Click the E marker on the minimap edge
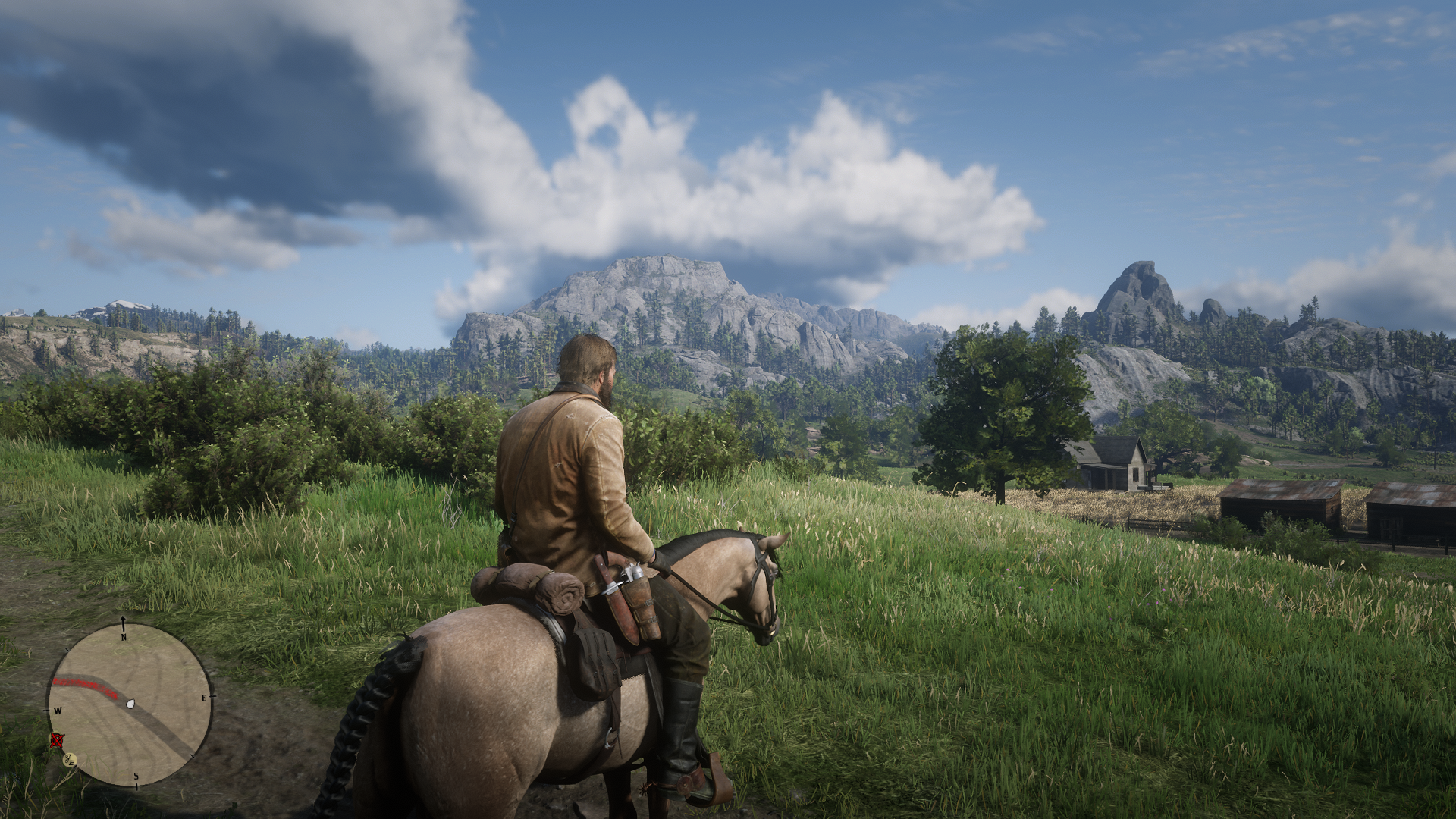Viewport: 1456px width, 819px height. [204, 698]
